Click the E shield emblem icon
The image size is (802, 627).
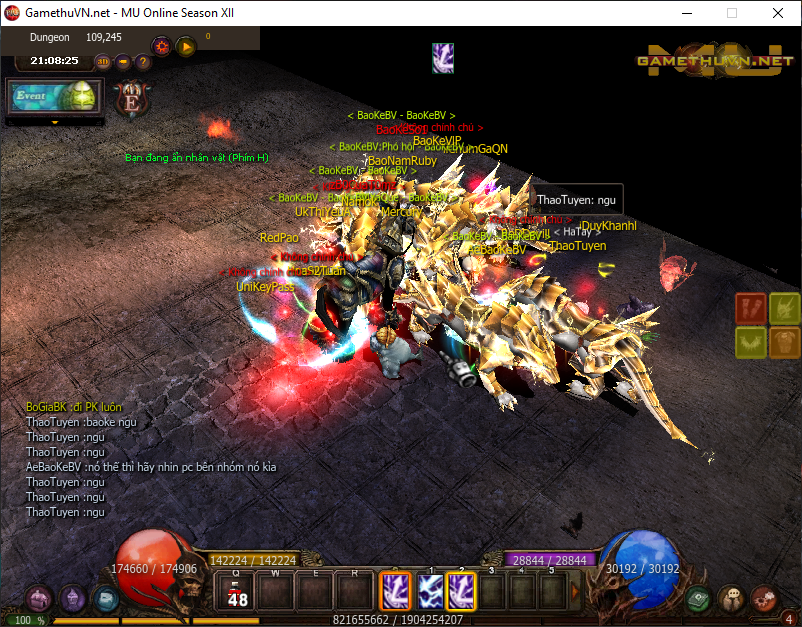pyautogui.click(x=131, y=98)
